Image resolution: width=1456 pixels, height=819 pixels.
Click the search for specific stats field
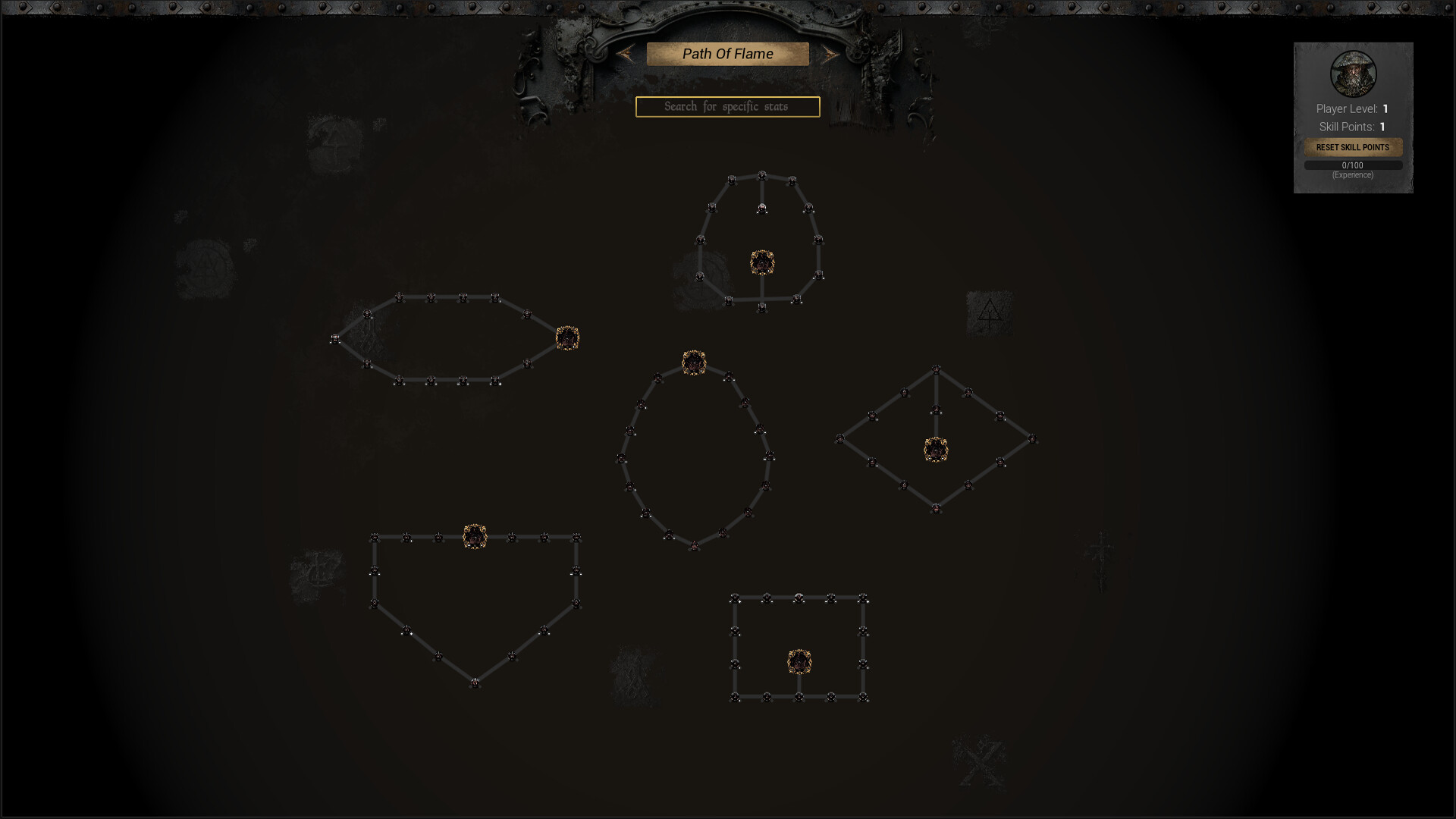click(x=726, y=106)
